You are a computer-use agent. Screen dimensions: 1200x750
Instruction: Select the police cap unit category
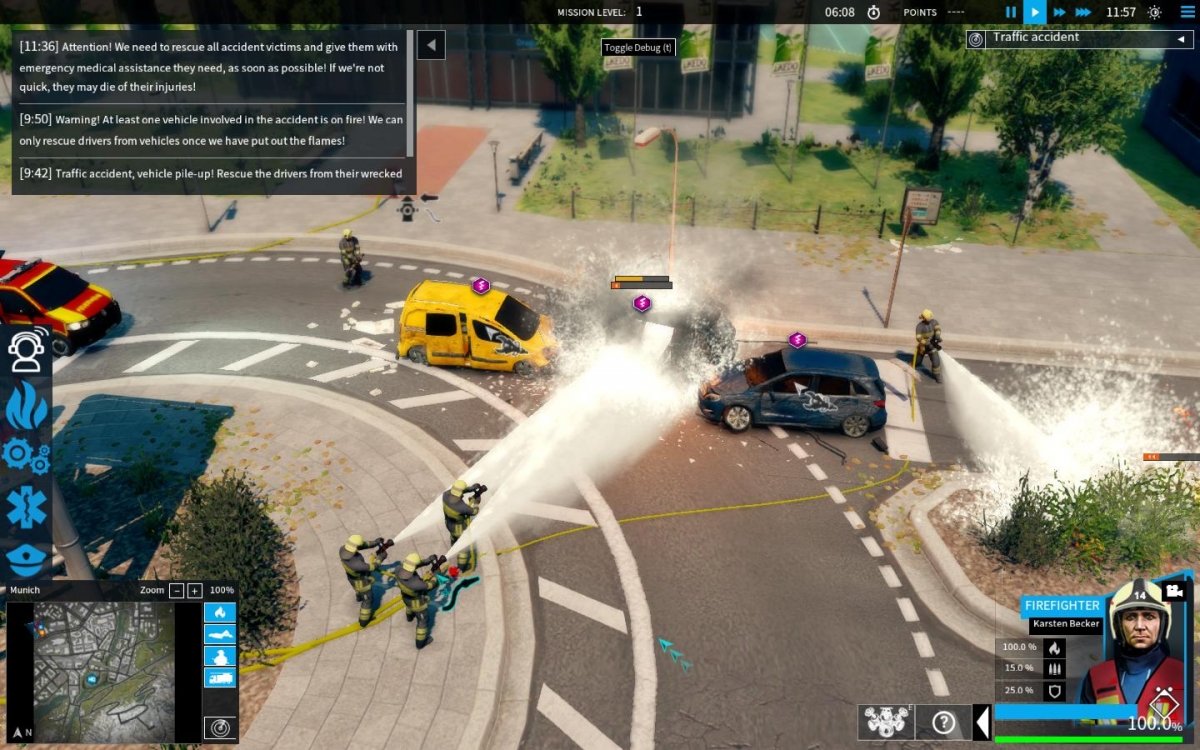pyautogui.click(x=25, y=559)
